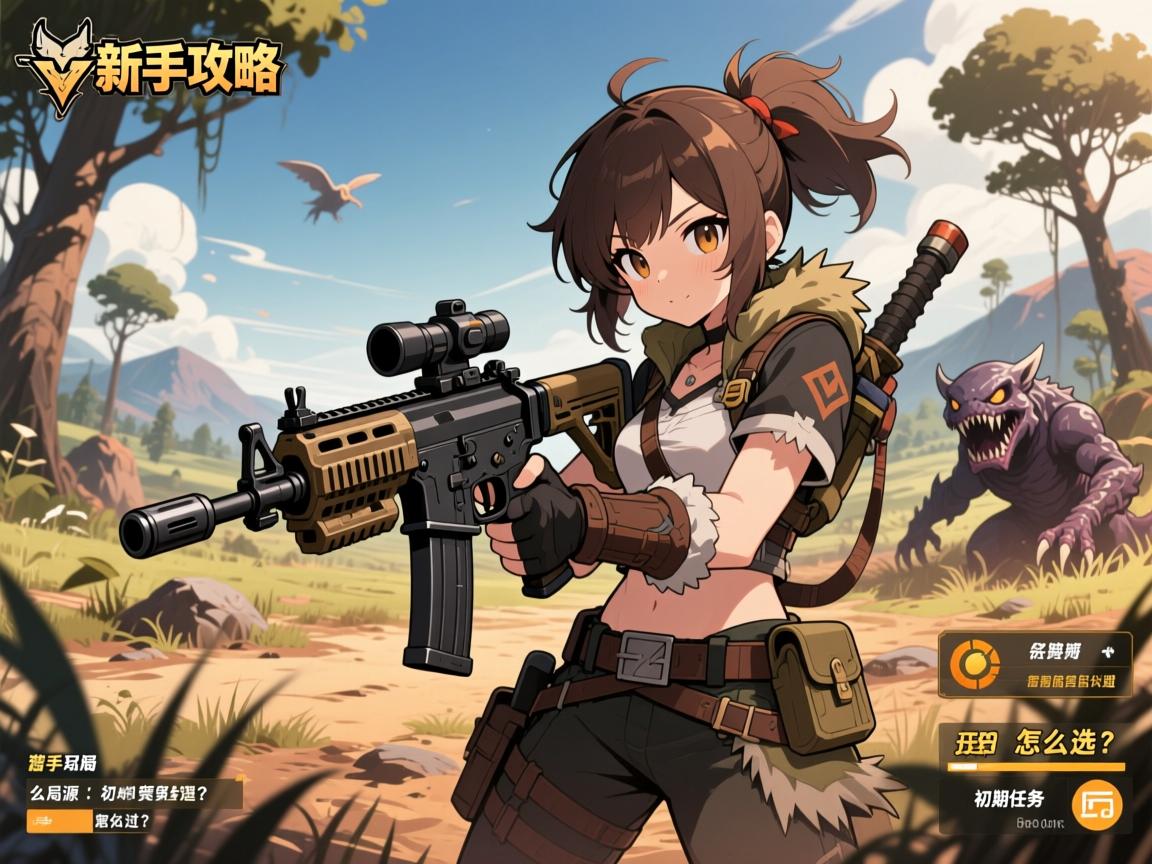Open the 怎么选？ guide panel header
Screen dimensions: 1152x864
(x=1036, y=744)
